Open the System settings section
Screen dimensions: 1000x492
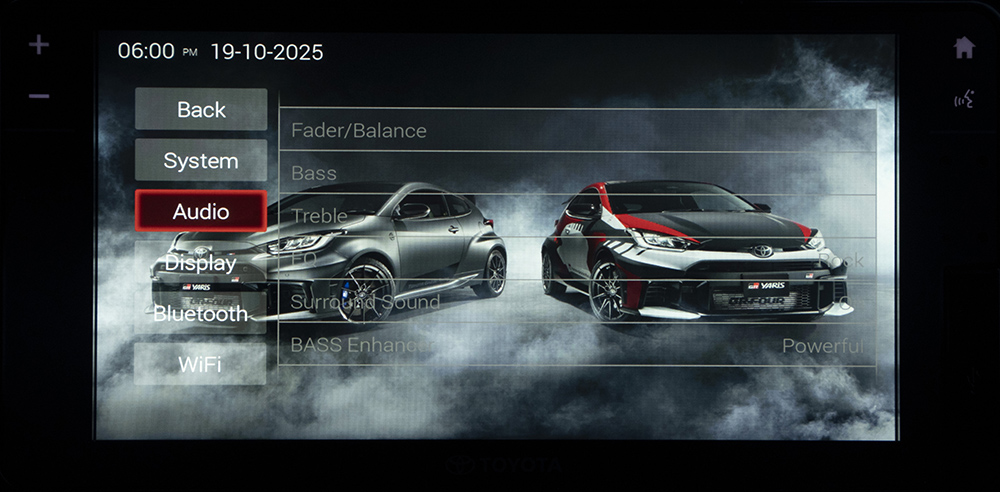click(201, 161)
